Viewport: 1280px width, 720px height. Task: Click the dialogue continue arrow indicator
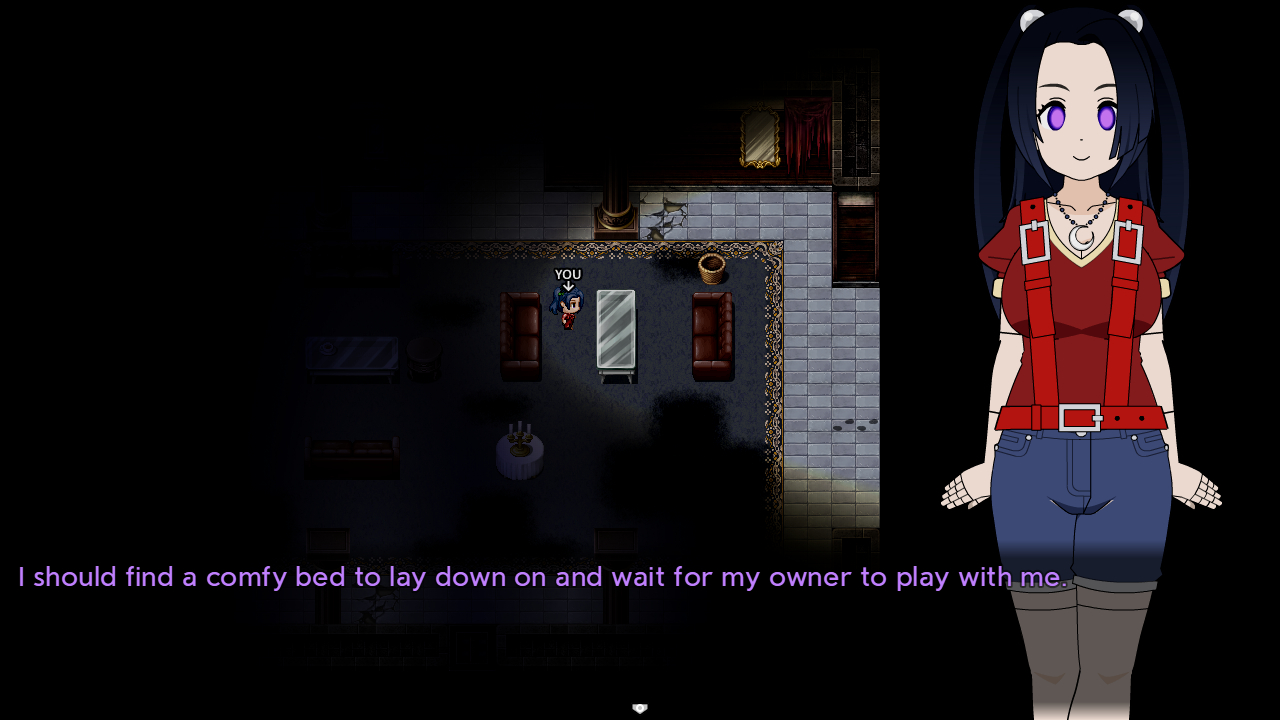[x=640, y=708]
